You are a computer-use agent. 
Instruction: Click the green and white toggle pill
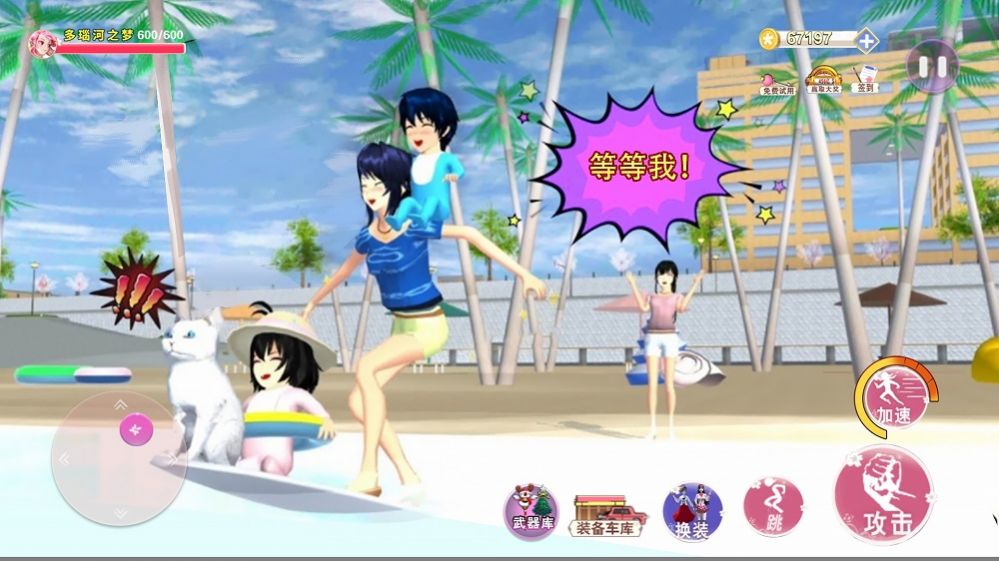[x=73, y=375]
